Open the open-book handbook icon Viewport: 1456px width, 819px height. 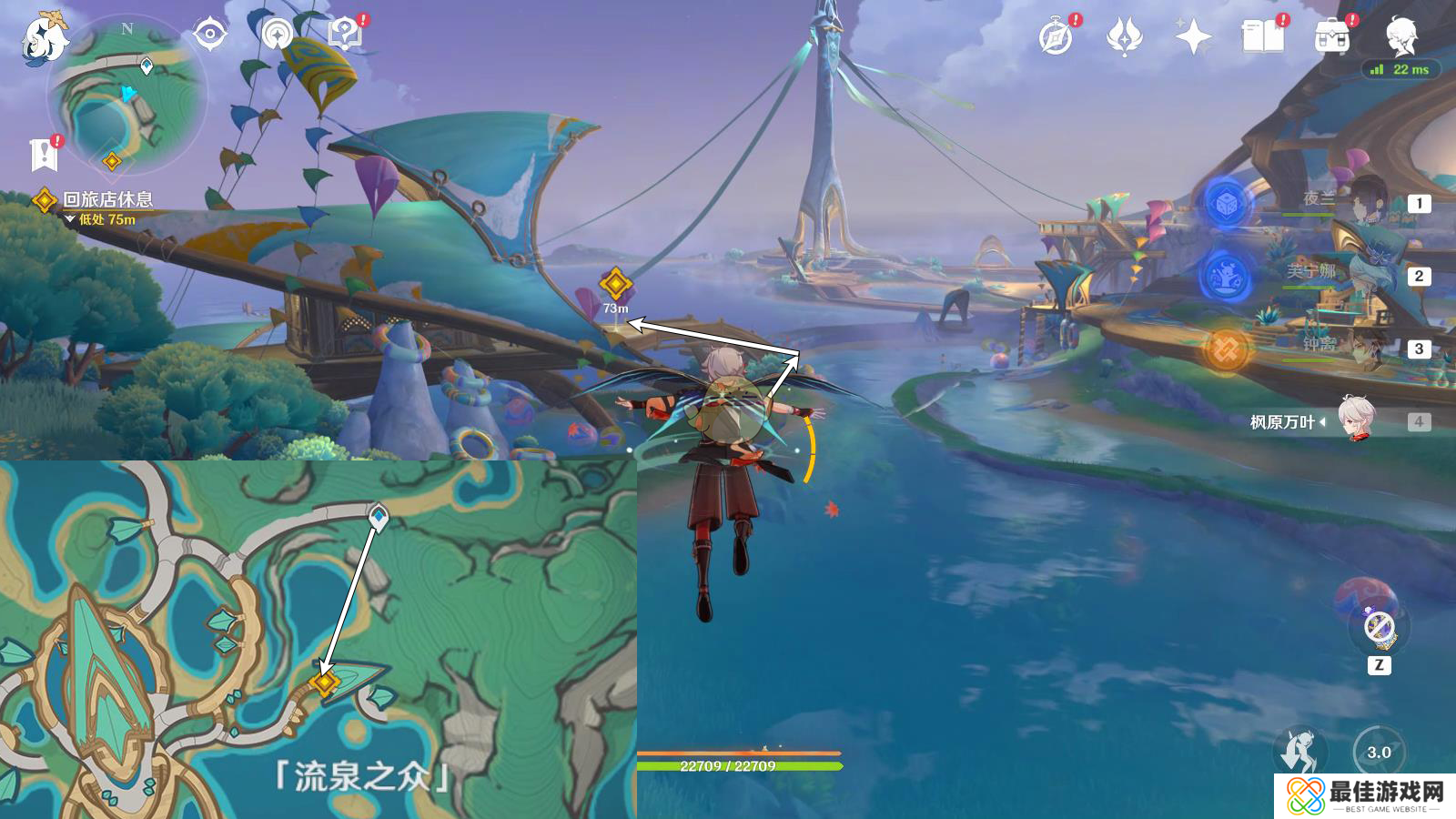tap(1262, 38)
